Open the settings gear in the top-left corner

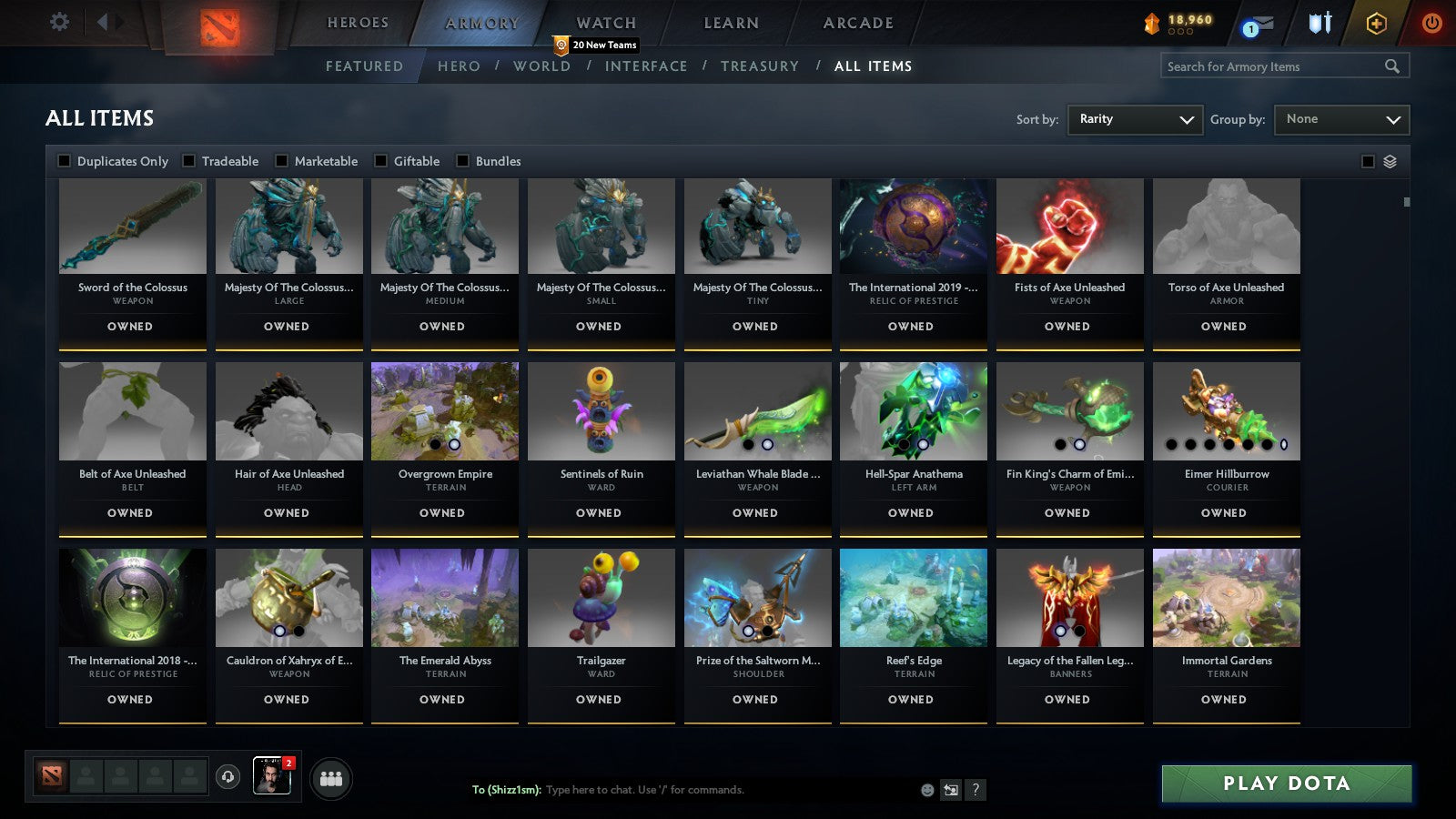(59, 22)
